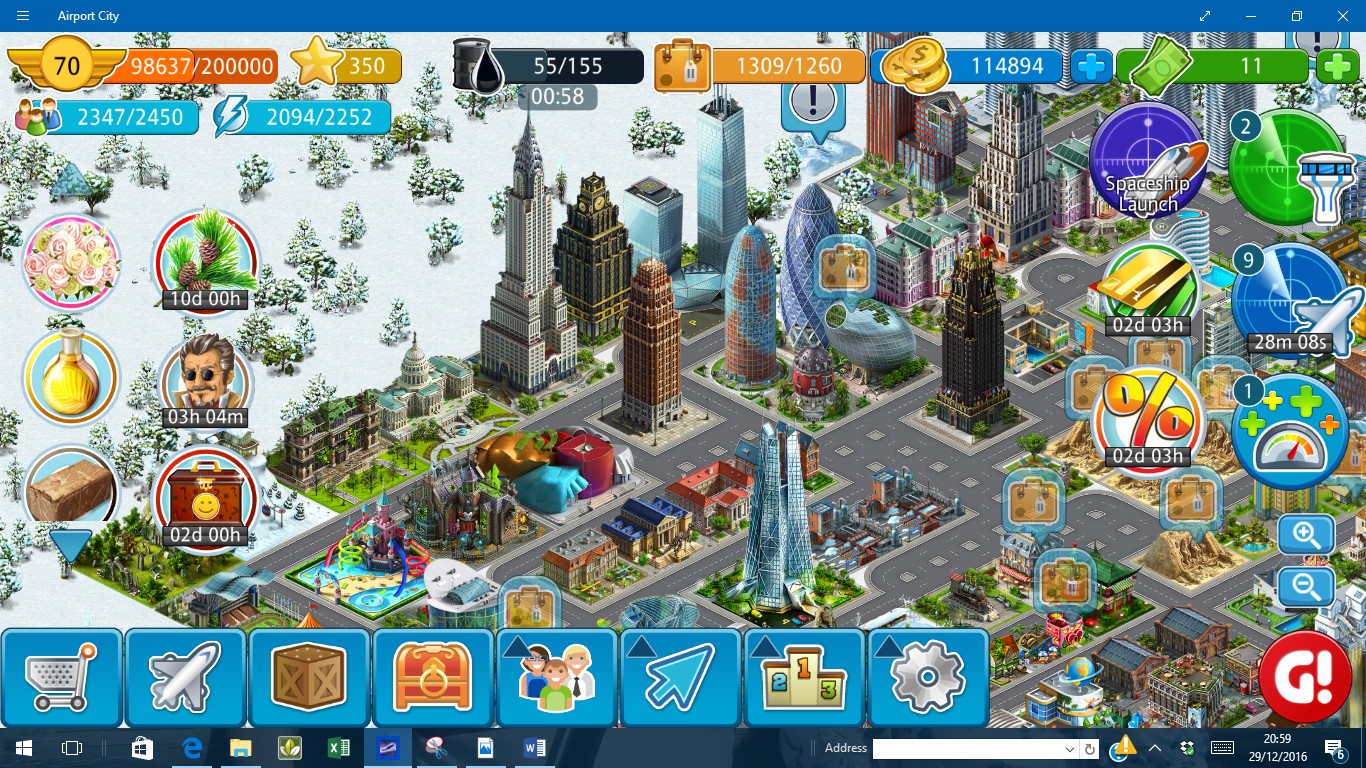Open the treasure chest collections button
Image resolution: width=1366 pixels, height=768 pixels.
tap(434, 677)
